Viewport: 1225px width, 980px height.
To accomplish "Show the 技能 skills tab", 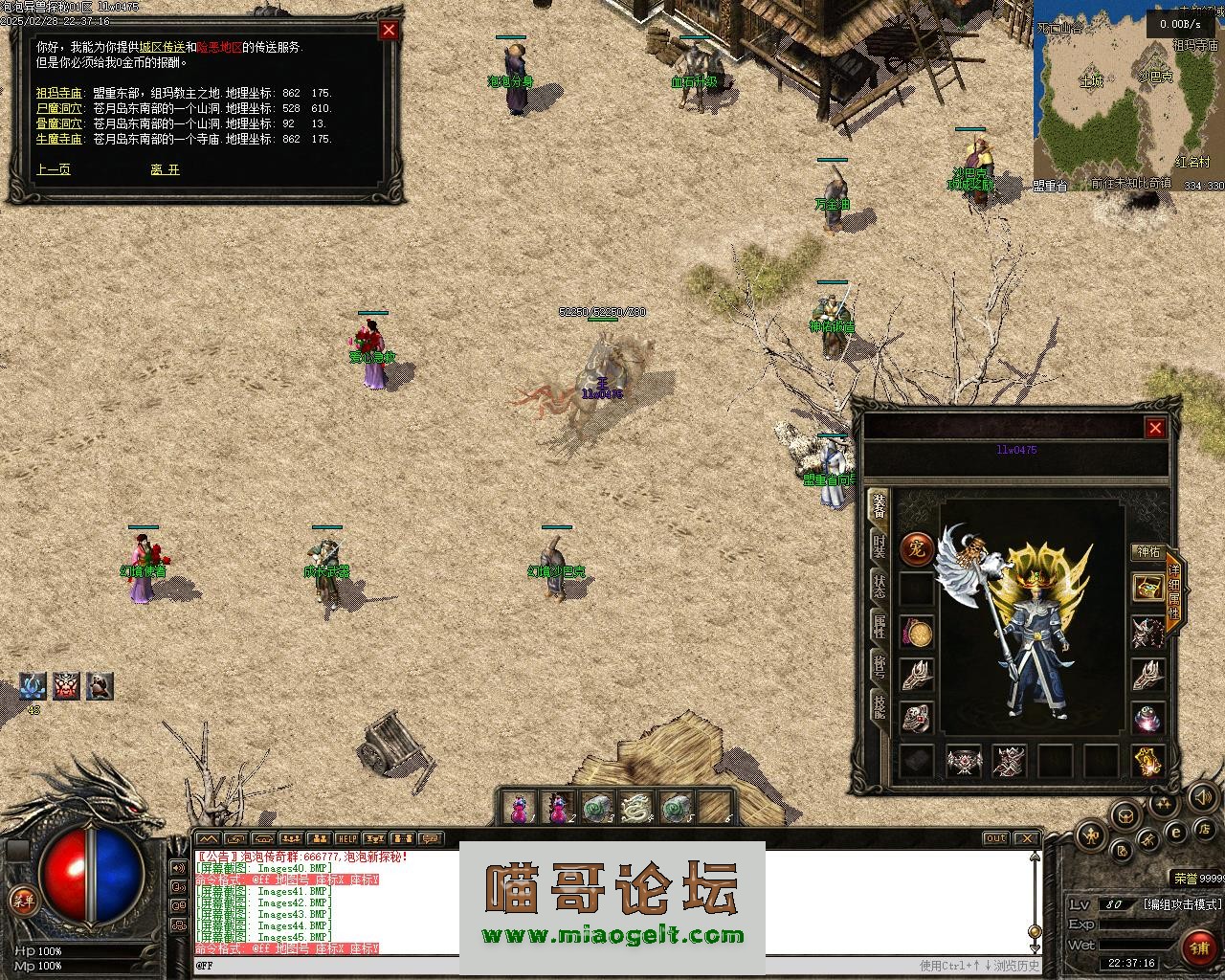I will 879,704.
